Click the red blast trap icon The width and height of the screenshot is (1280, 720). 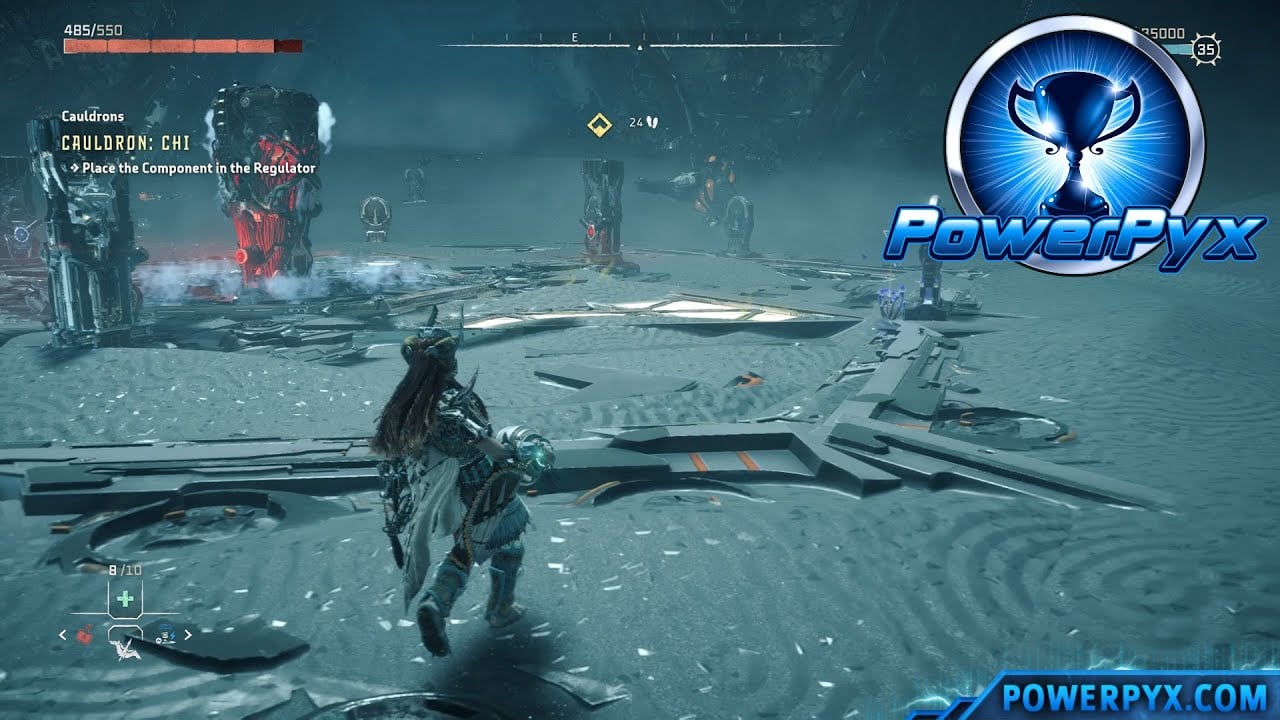tap(84, 632)
